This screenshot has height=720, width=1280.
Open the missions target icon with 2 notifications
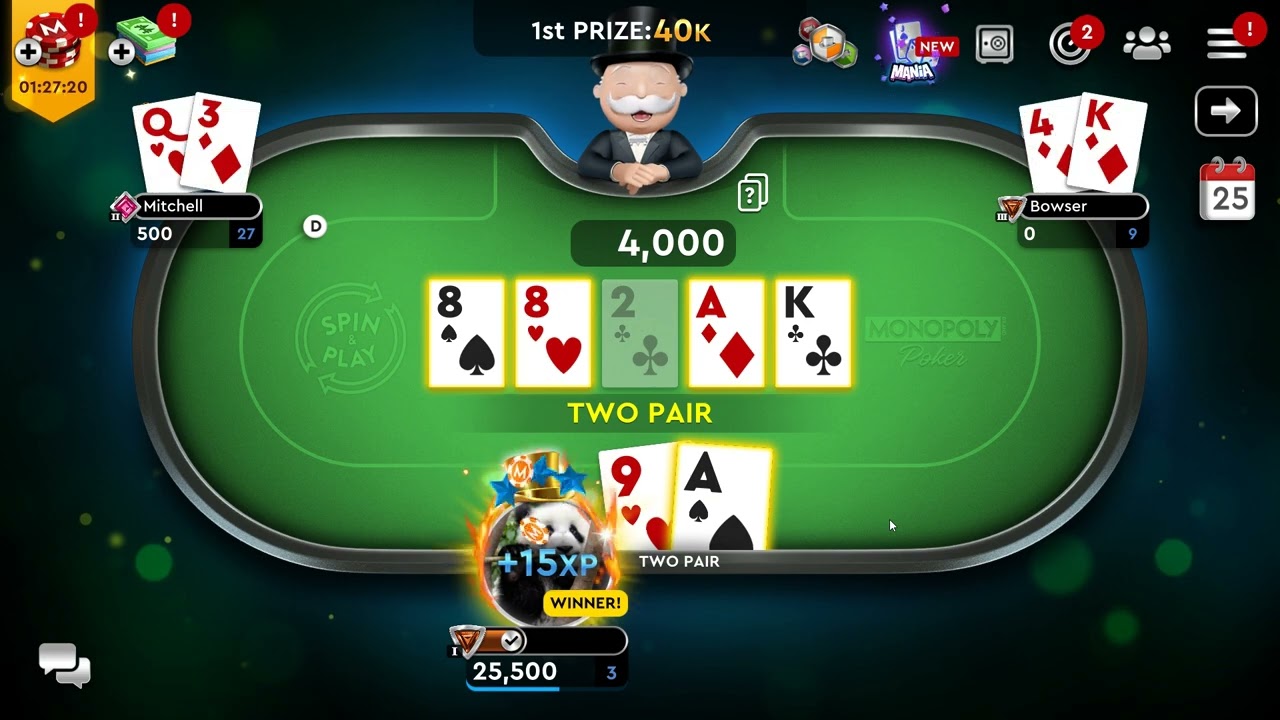coord(1071,44)
